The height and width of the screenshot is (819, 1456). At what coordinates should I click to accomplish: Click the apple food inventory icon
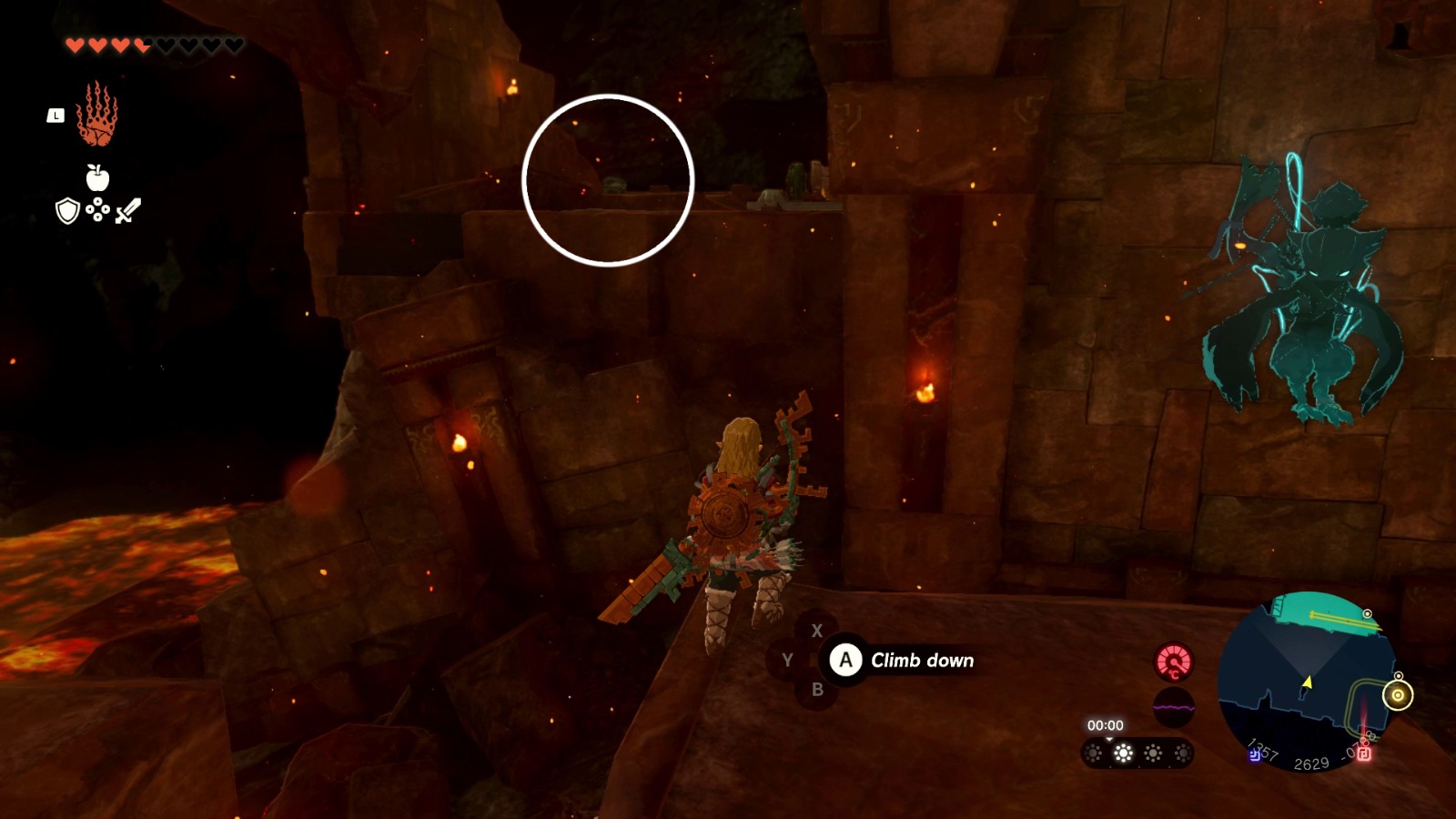point(97,180)
